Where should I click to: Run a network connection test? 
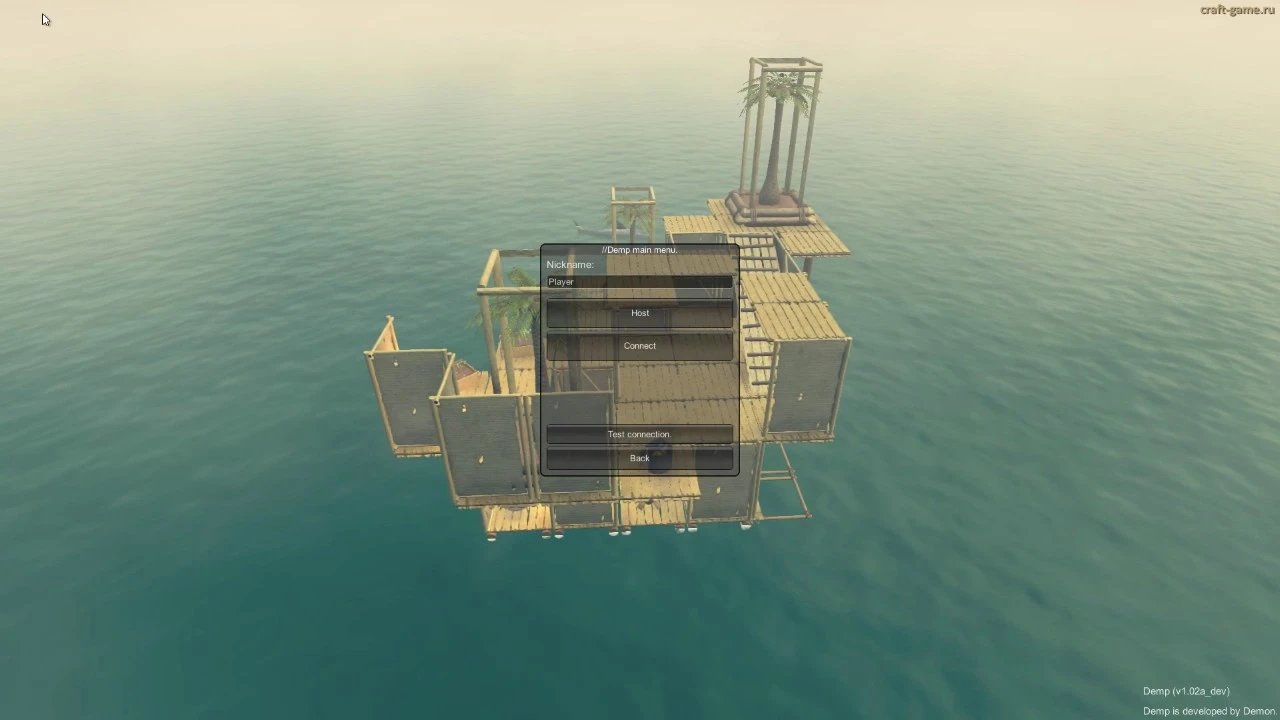click(639, 434)
